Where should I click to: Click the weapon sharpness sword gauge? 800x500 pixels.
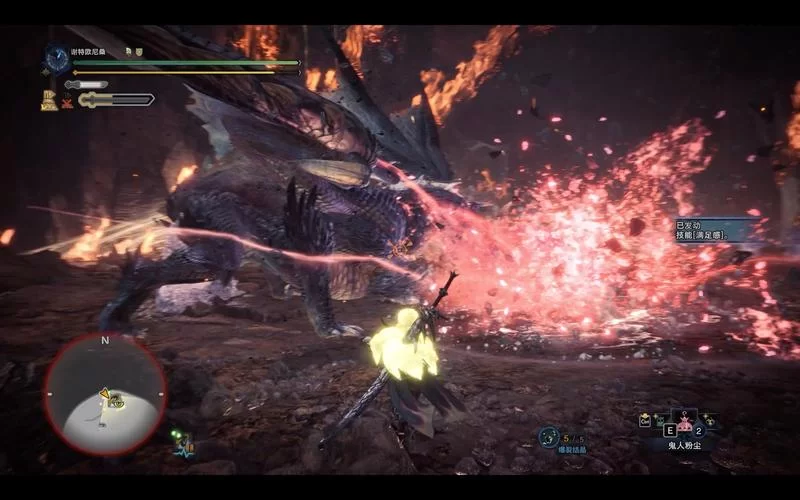(x=117, y=99)
